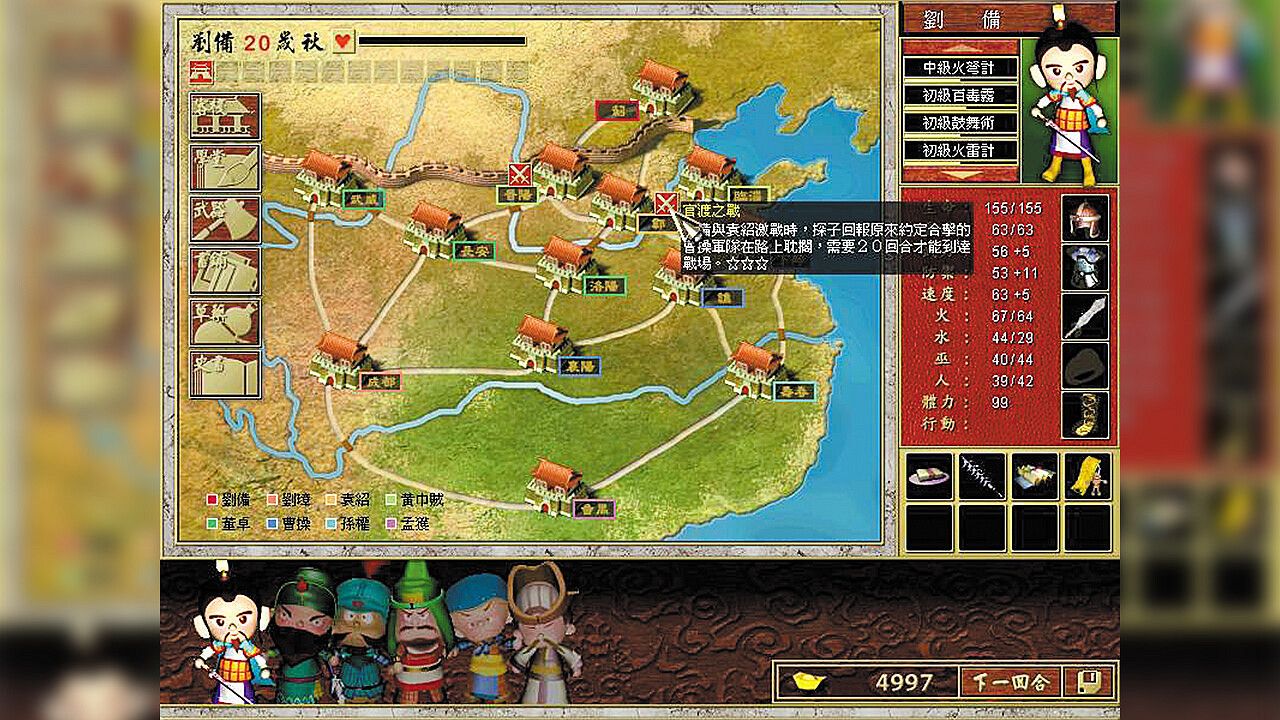Screen dimensions: 1280x720
Task: Open the 商舖 shop facility icon
Action: (x=225, y=270)
